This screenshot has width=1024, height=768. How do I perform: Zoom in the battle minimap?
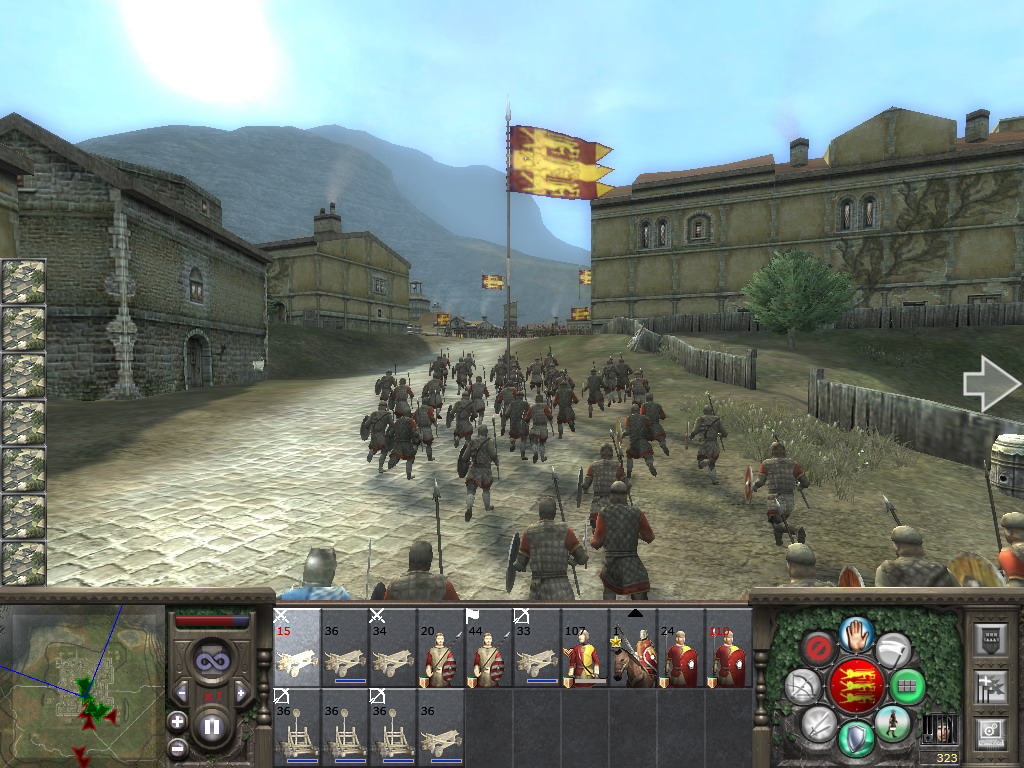pyautogui.click(x=177, y=721)
